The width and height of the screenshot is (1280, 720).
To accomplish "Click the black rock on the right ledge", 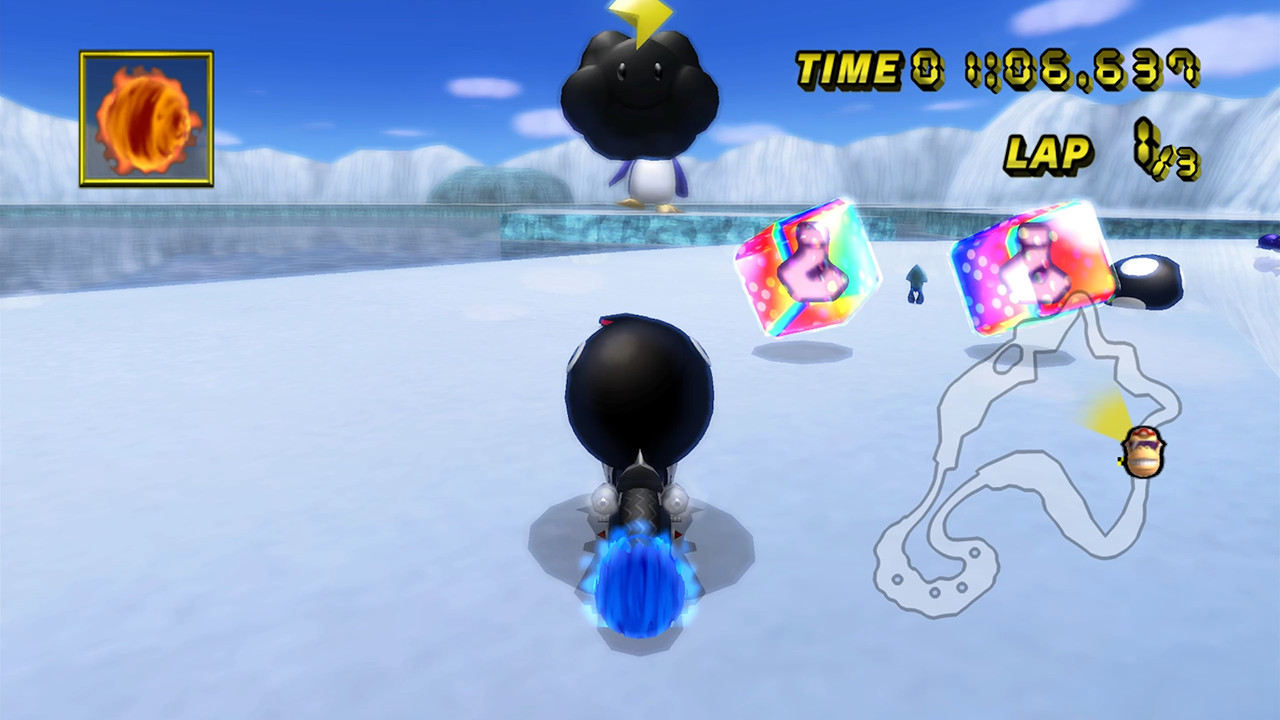I will (x=1150, y=285).
